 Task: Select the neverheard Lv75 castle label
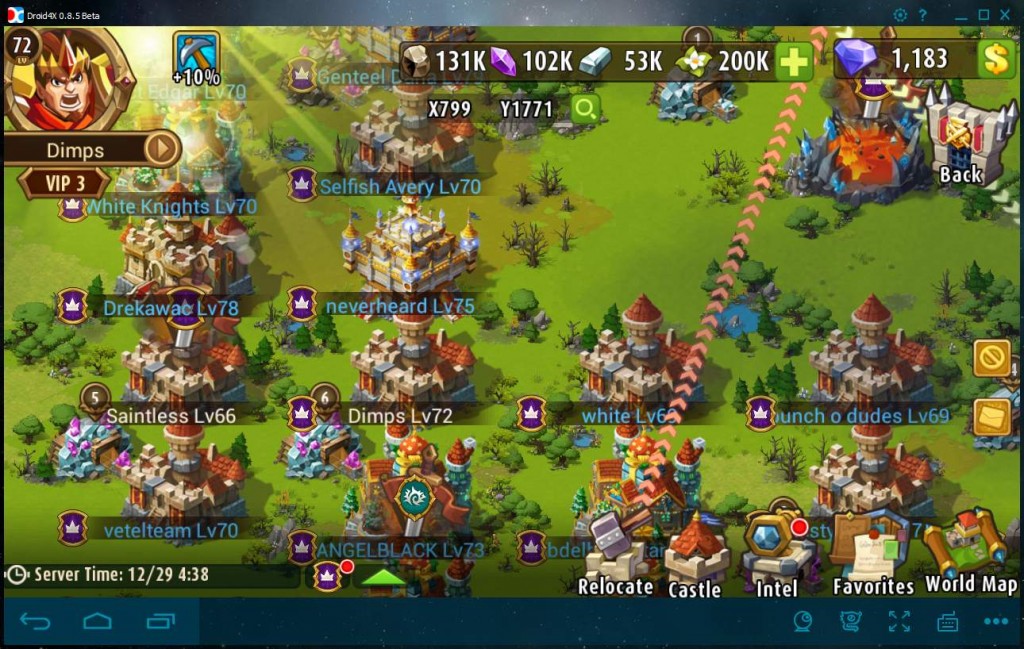(399, 306)
